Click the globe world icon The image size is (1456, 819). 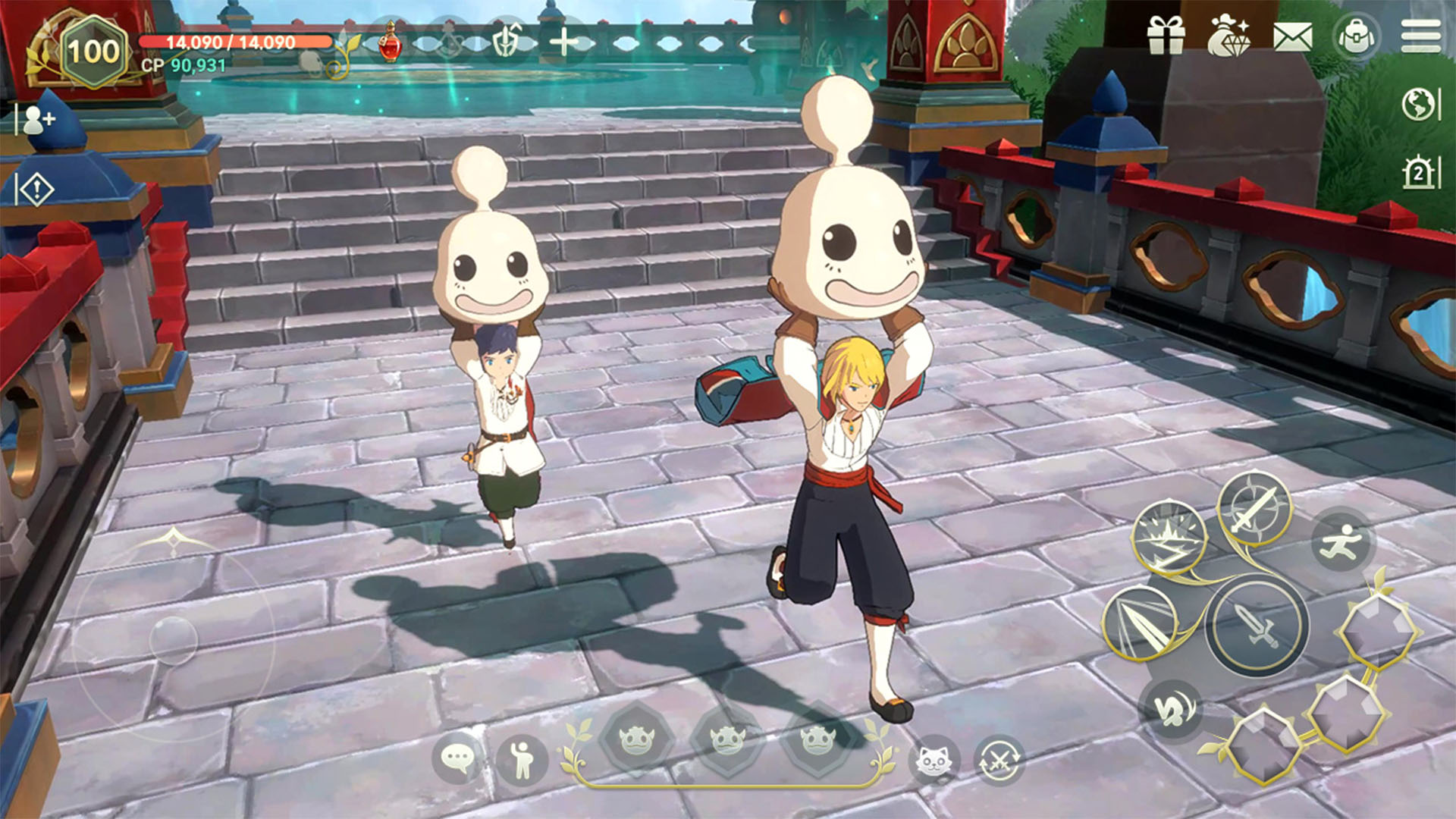click(1417, 105)
